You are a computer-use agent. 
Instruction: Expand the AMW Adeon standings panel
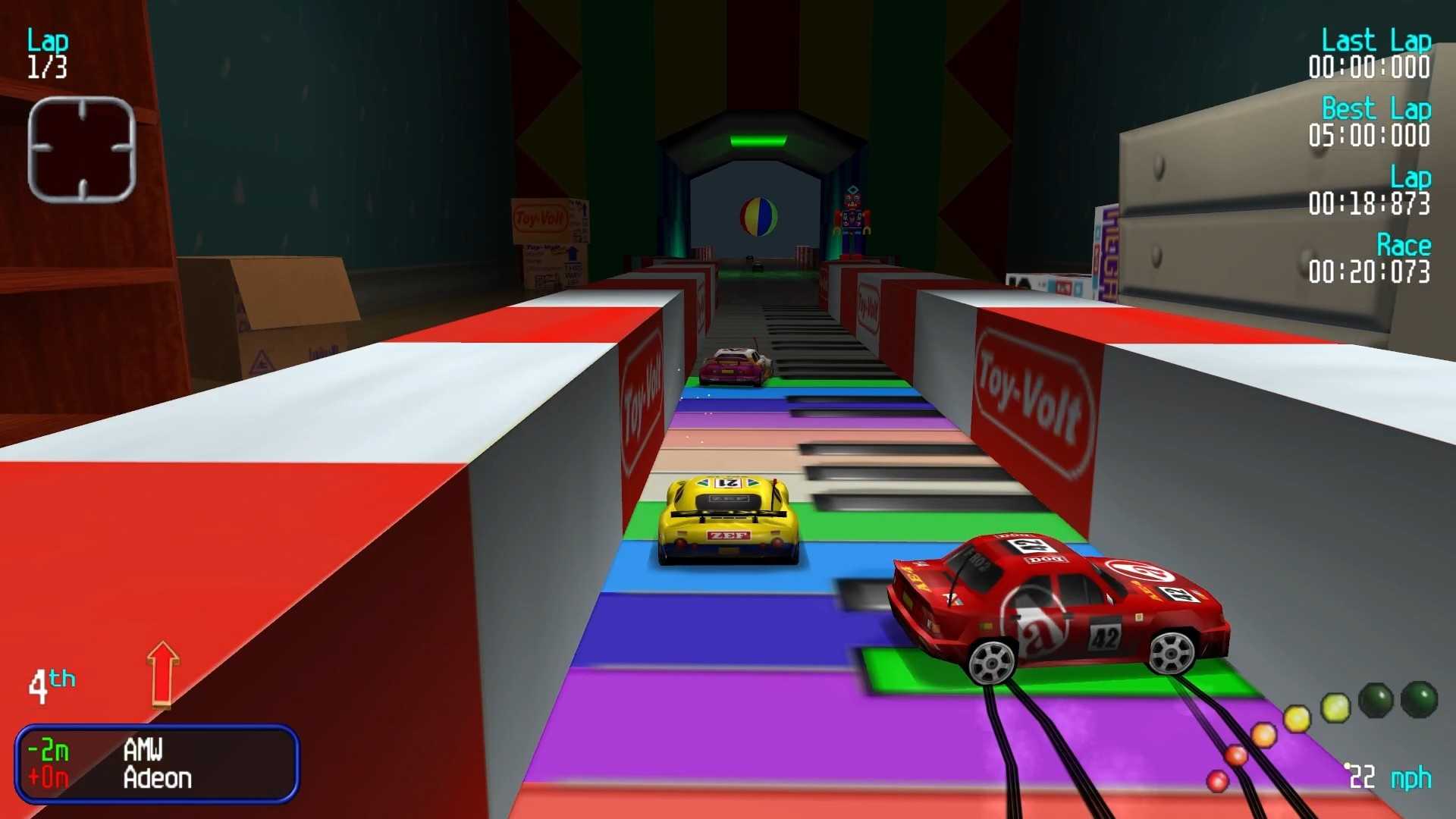pos(157,762)
